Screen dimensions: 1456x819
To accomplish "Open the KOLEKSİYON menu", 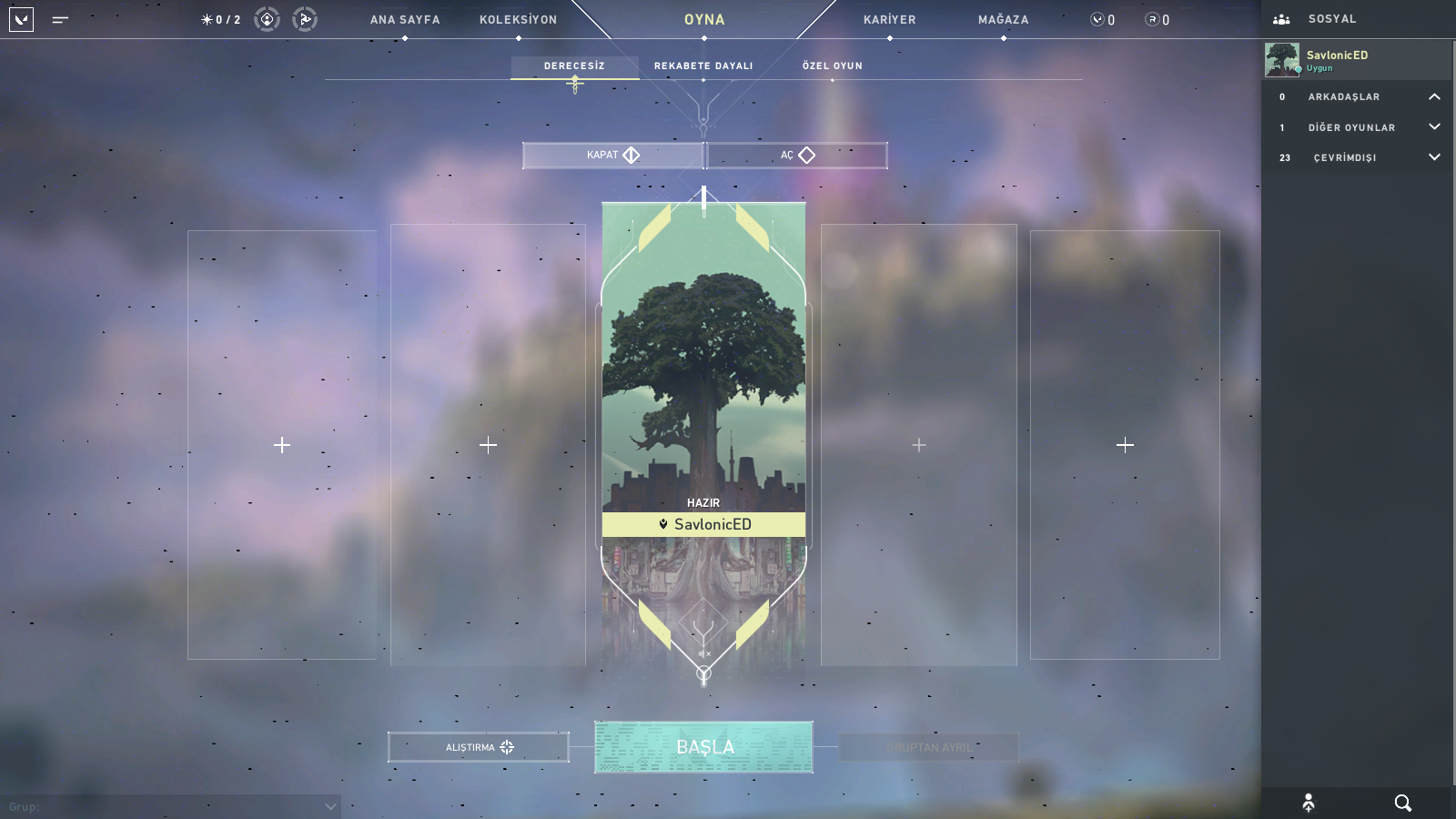I will pyautogui.click(x=518, y=19).
